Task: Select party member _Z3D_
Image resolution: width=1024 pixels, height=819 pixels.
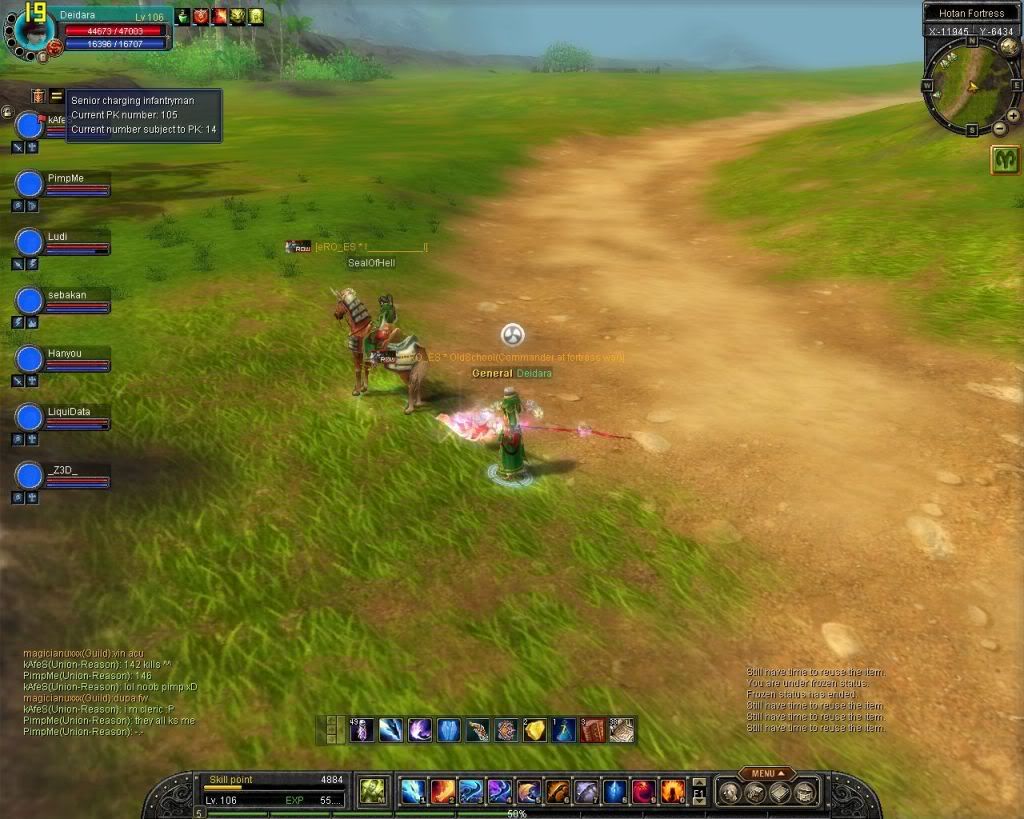Action: click(x=30, y=475)
